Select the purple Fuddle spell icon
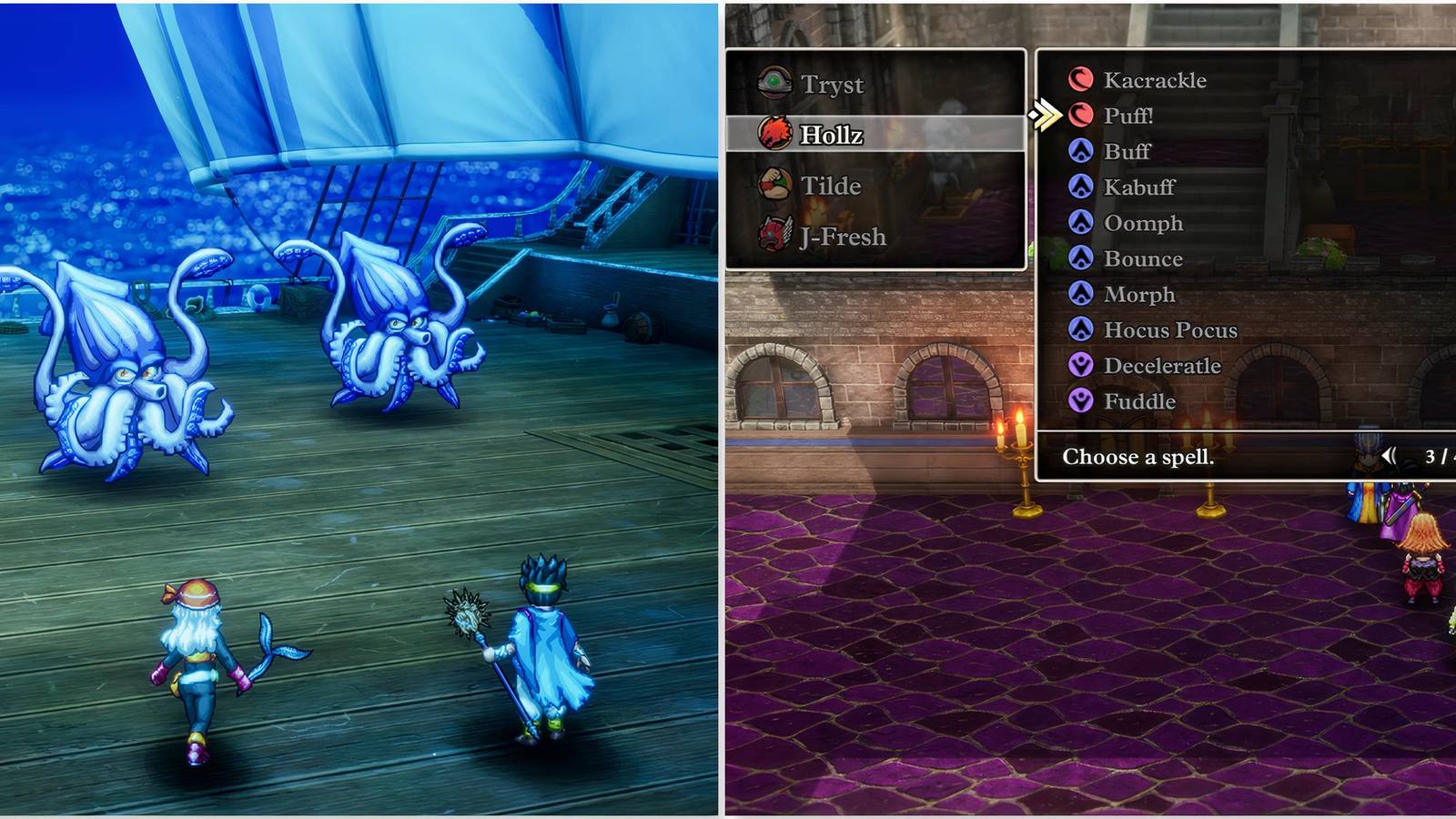The height and width of the screenshot is (819, 1456). tap(1082, 401)
